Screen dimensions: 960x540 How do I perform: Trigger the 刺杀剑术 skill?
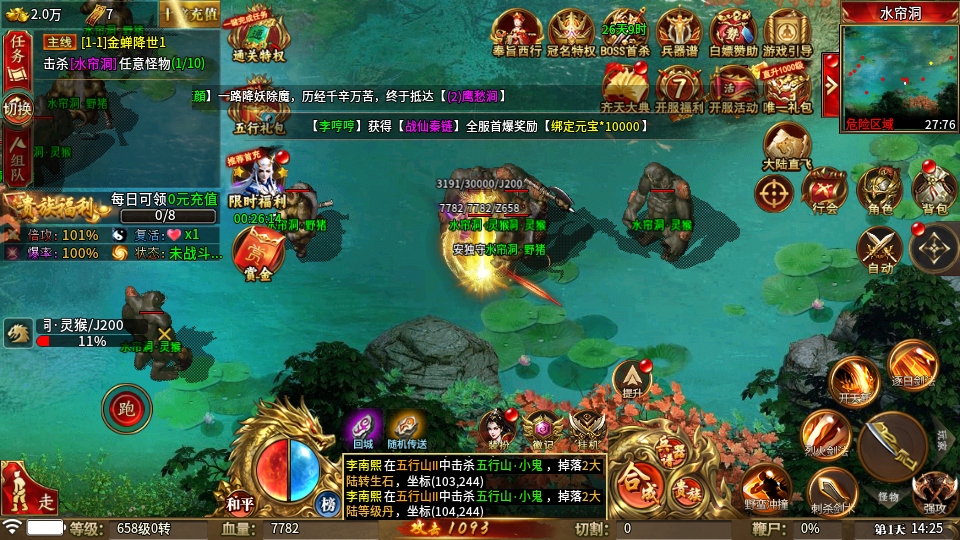(832, 494)
